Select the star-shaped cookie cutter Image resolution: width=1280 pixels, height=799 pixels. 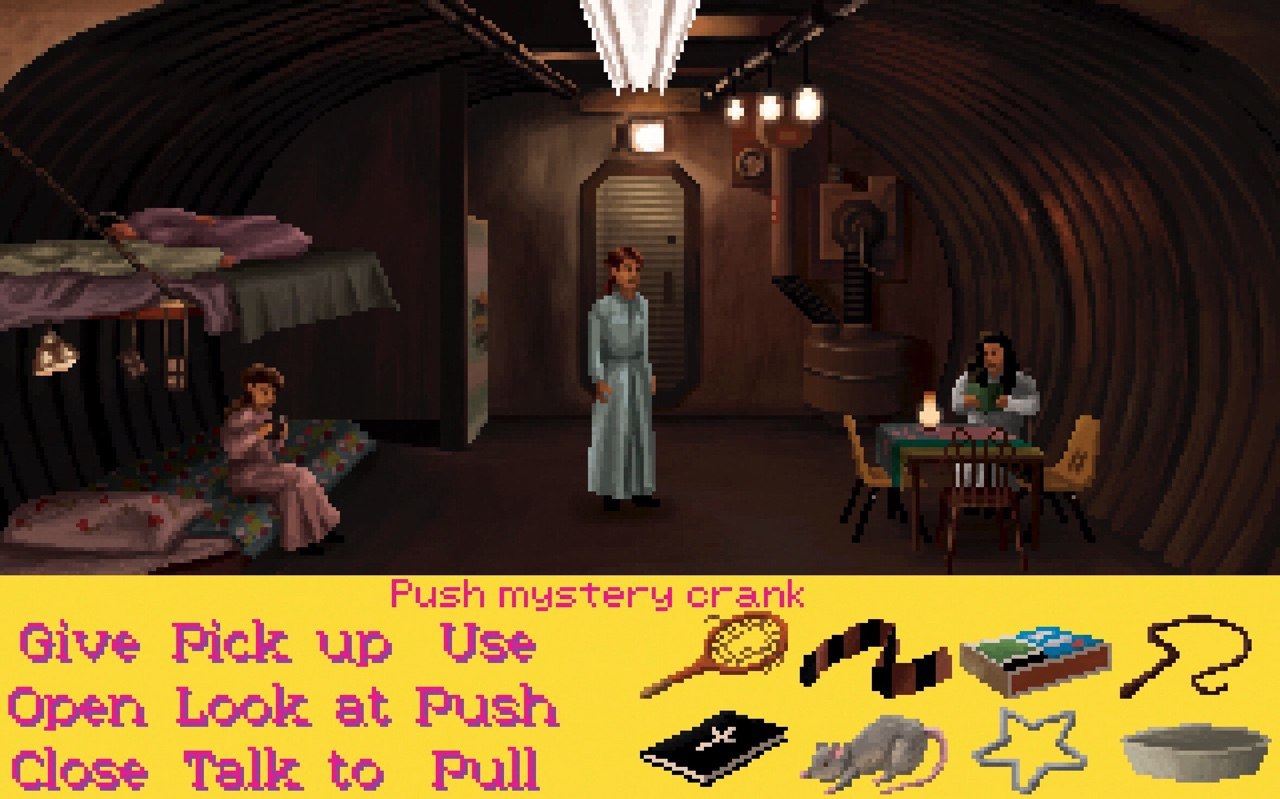(x=1029, y=750)
